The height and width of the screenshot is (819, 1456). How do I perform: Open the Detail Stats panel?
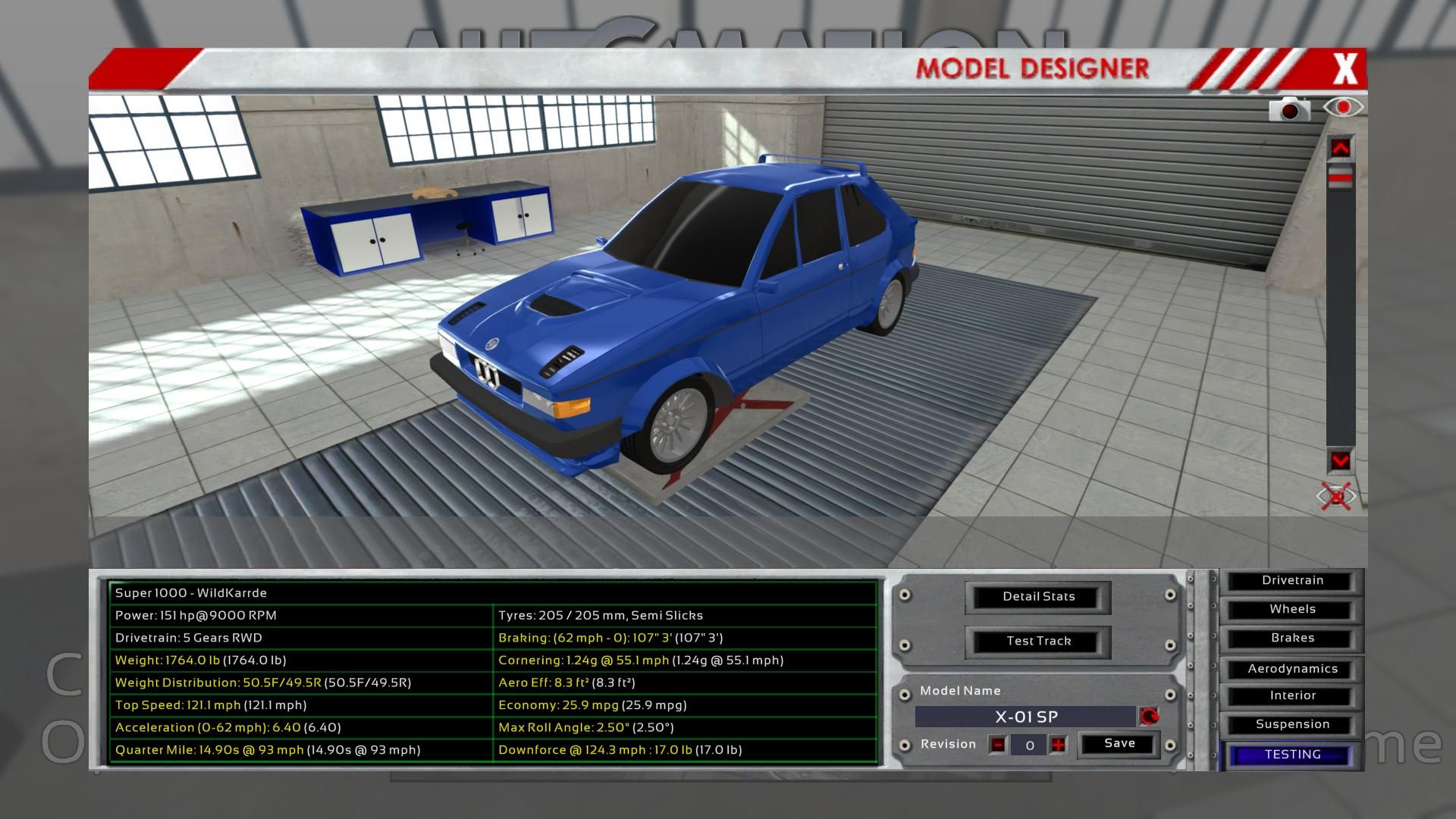tap(1038, 597)
